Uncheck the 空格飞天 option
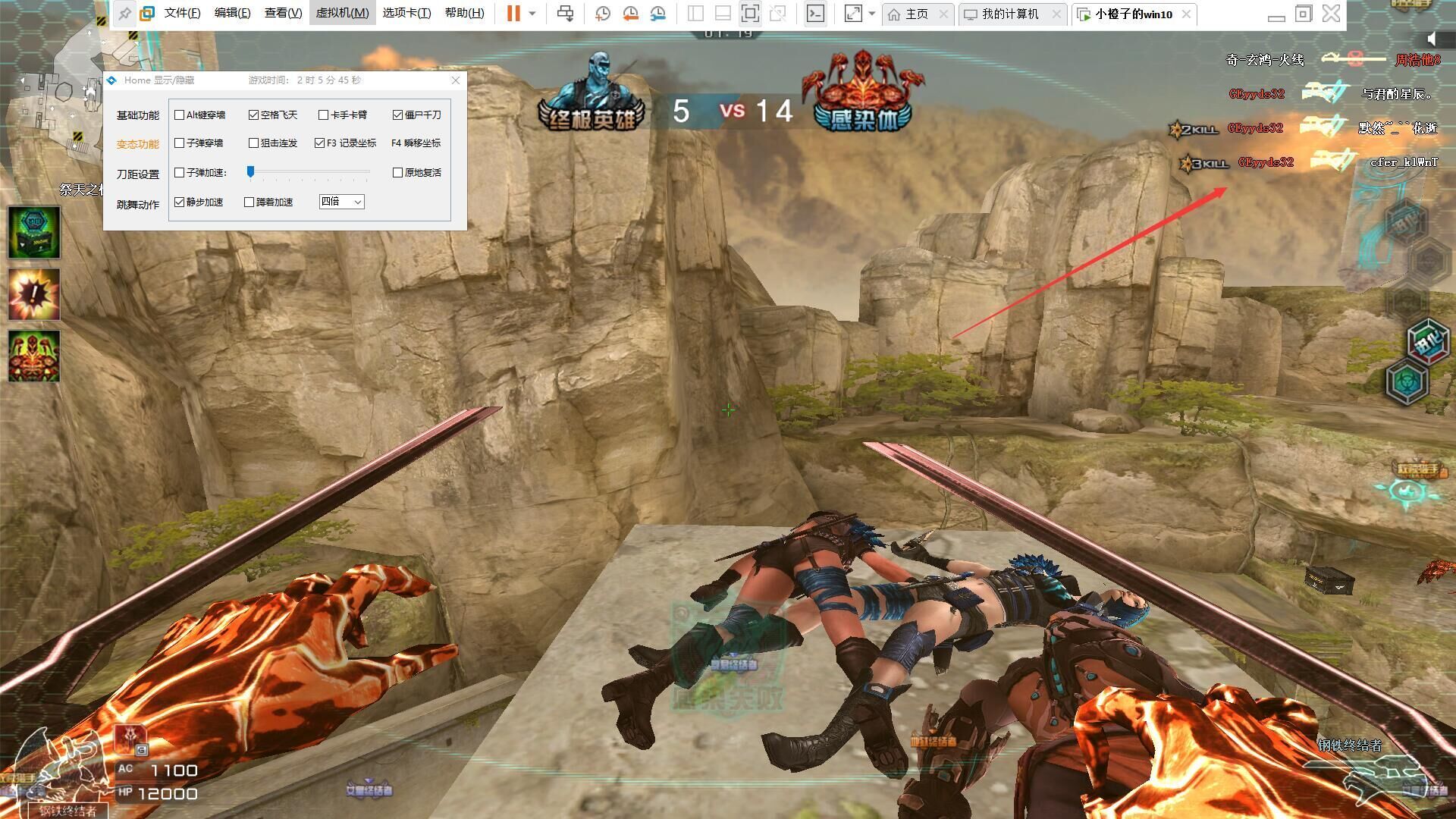 254,115
